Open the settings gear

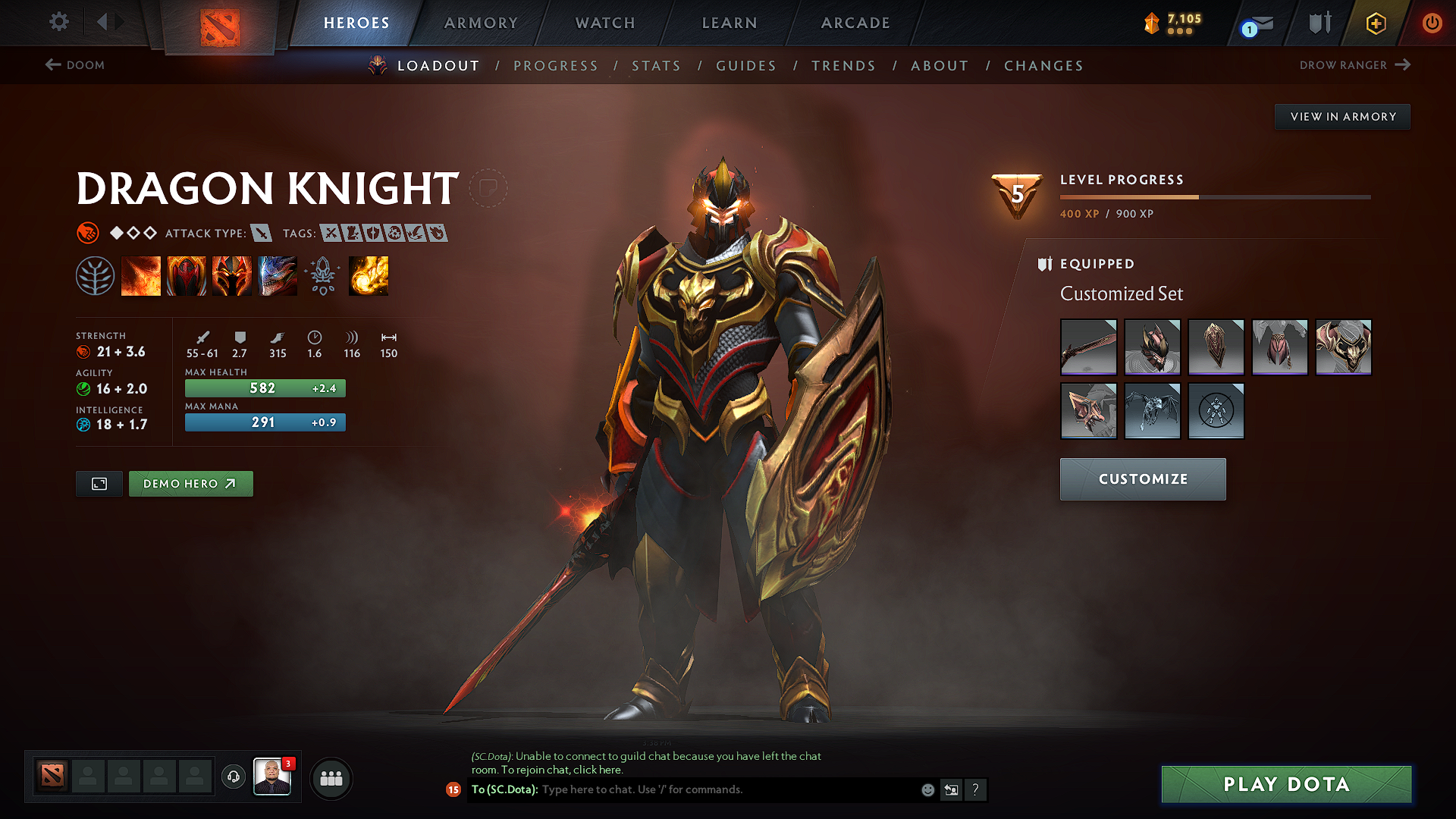point(58,22)
